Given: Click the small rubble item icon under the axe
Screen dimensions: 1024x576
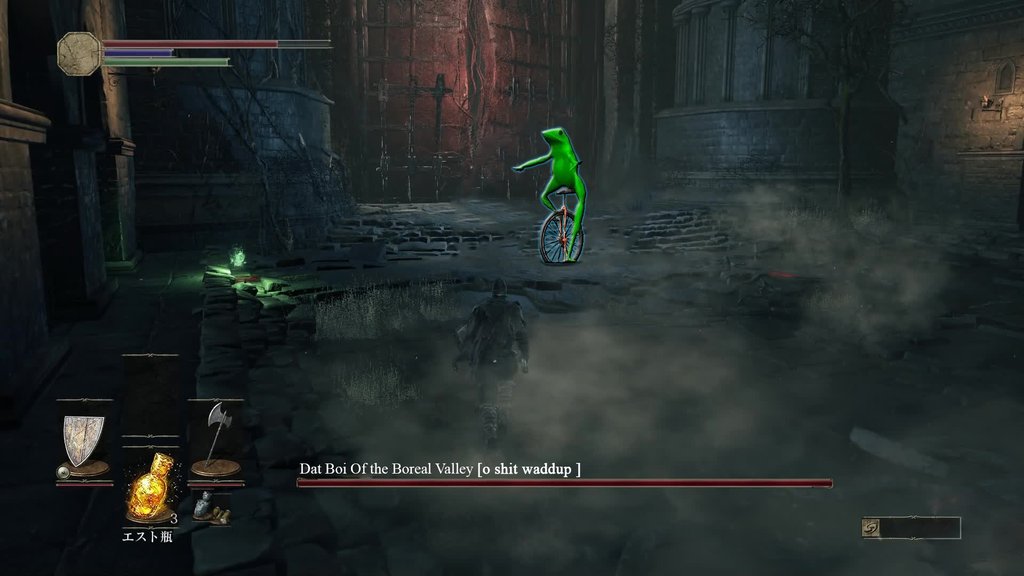Looking at the screenshot, I should [x=211, y=506].
